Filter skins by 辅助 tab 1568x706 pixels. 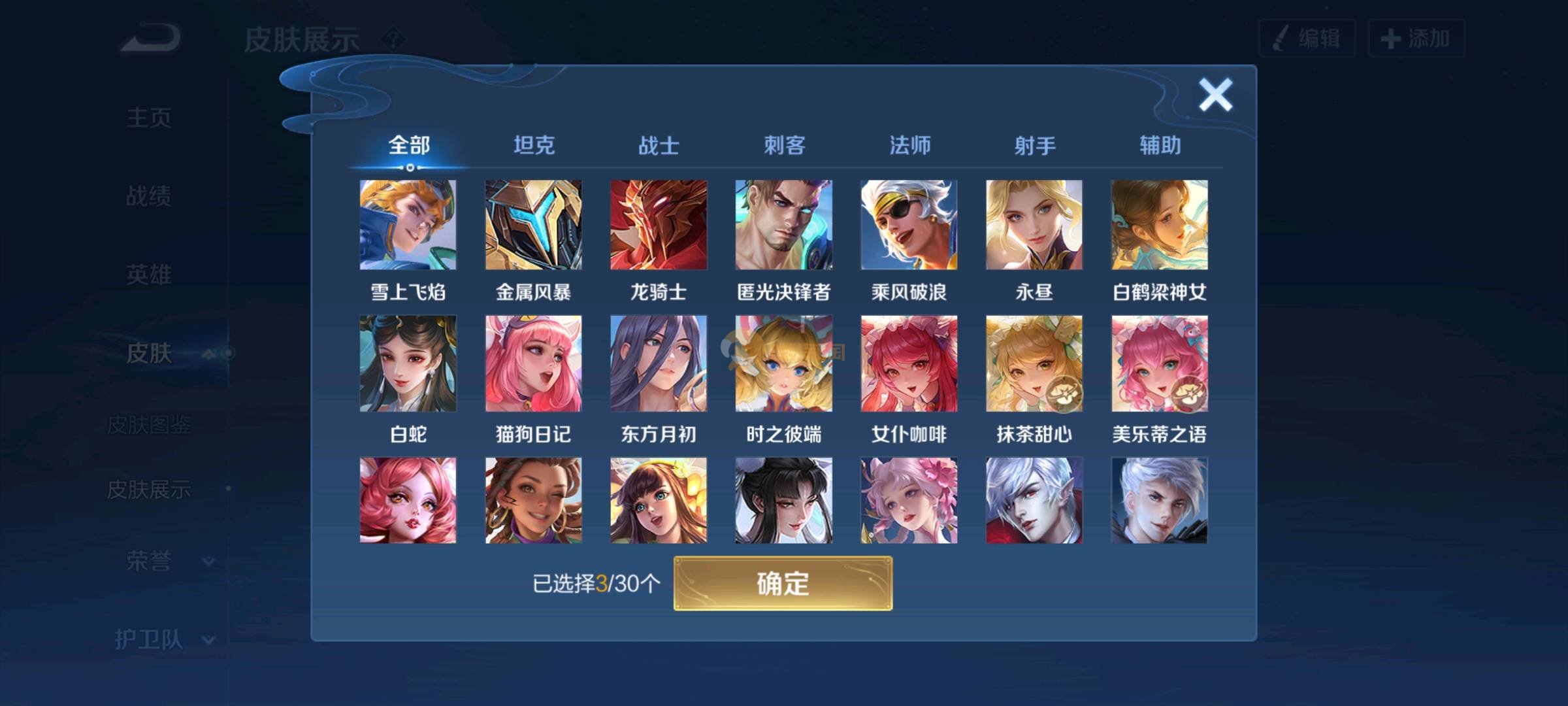1160,145
